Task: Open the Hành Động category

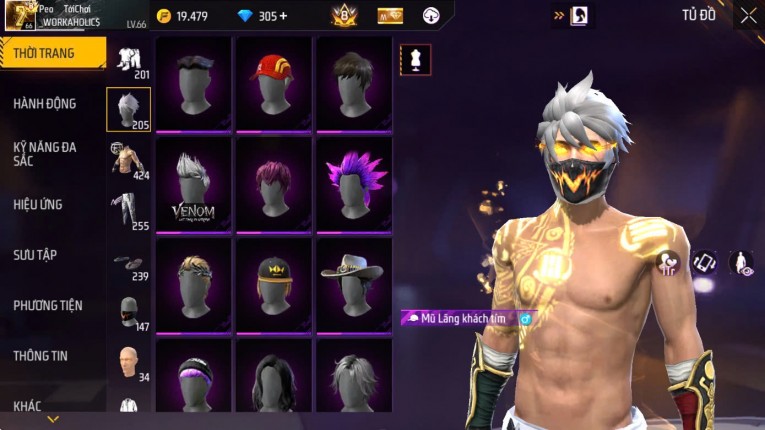Action: coord(45,103)
